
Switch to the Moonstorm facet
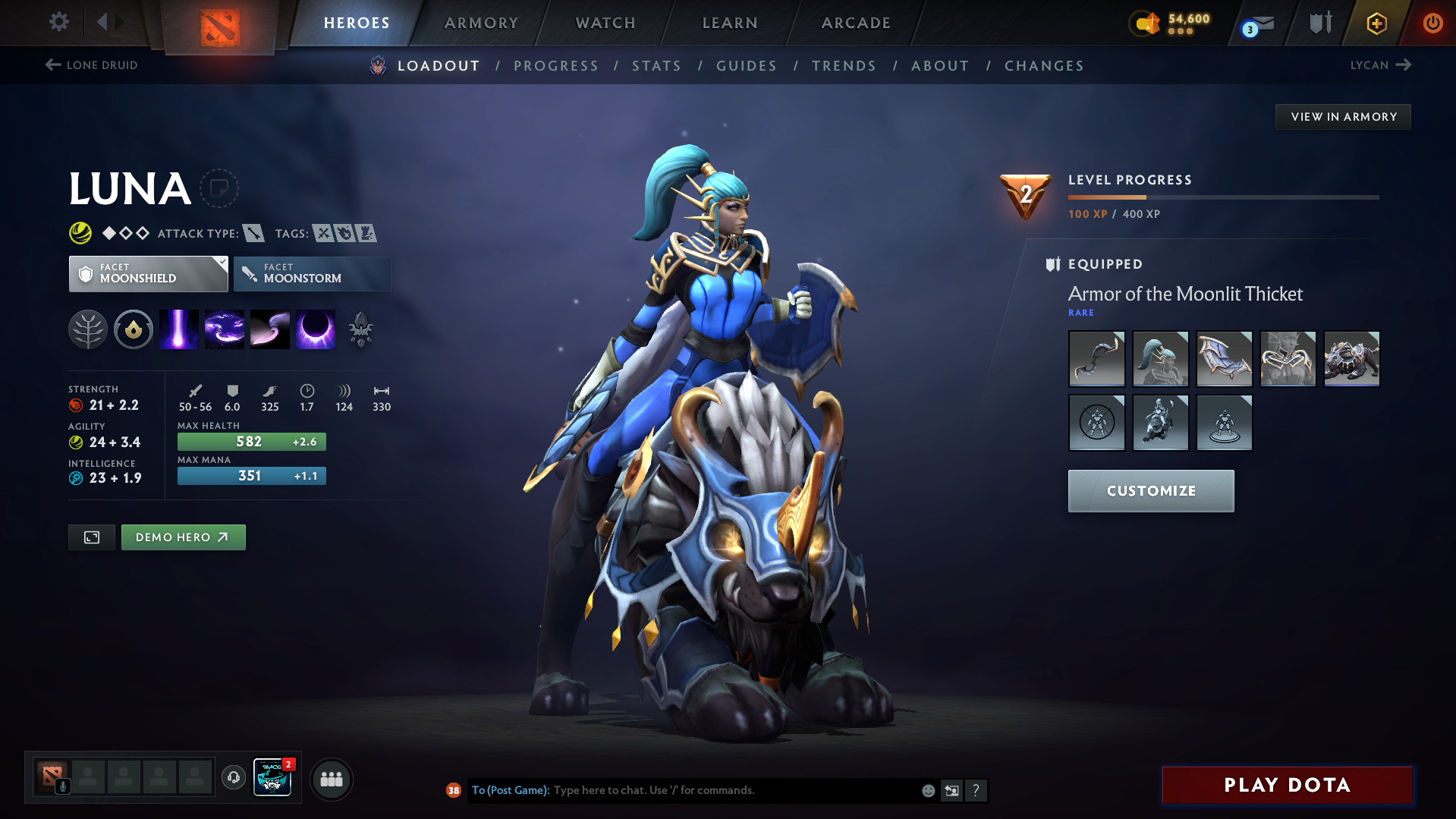[312, 273]
